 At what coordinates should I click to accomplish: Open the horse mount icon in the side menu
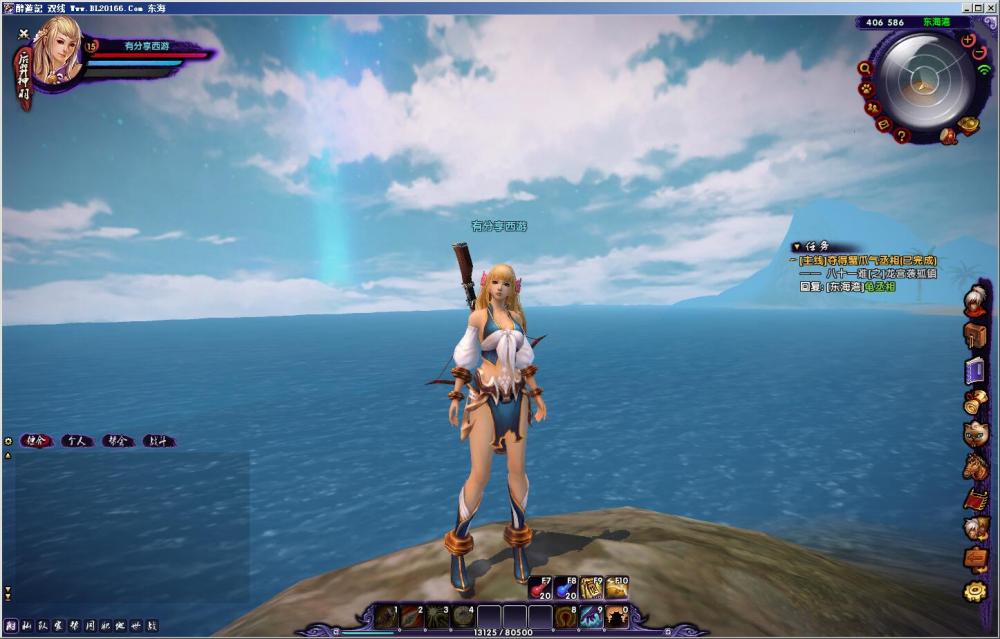coord(975,465)
